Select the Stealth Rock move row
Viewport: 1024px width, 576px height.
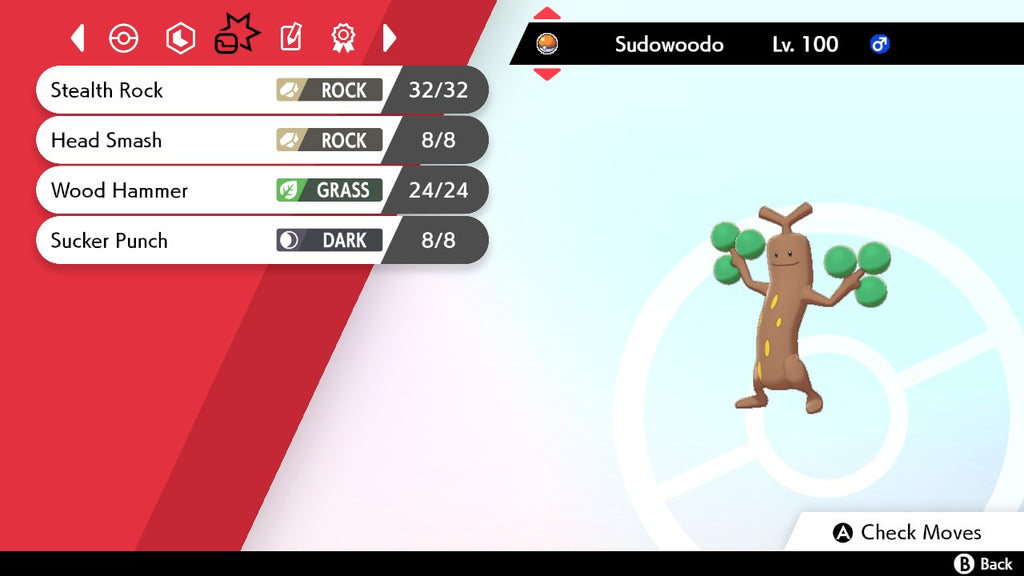pos(260,90)
